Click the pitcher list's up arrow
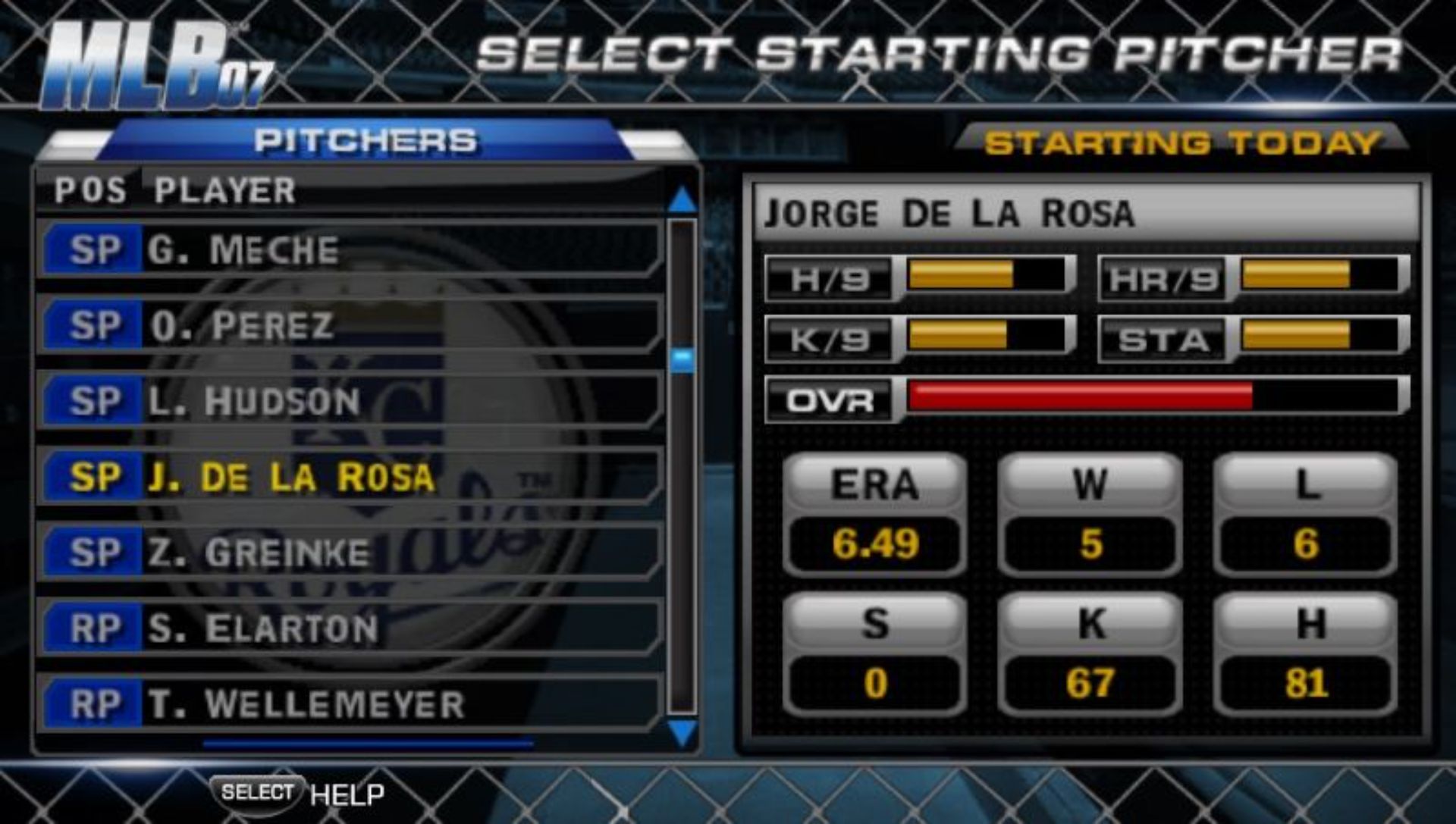 tap(682, 200)
